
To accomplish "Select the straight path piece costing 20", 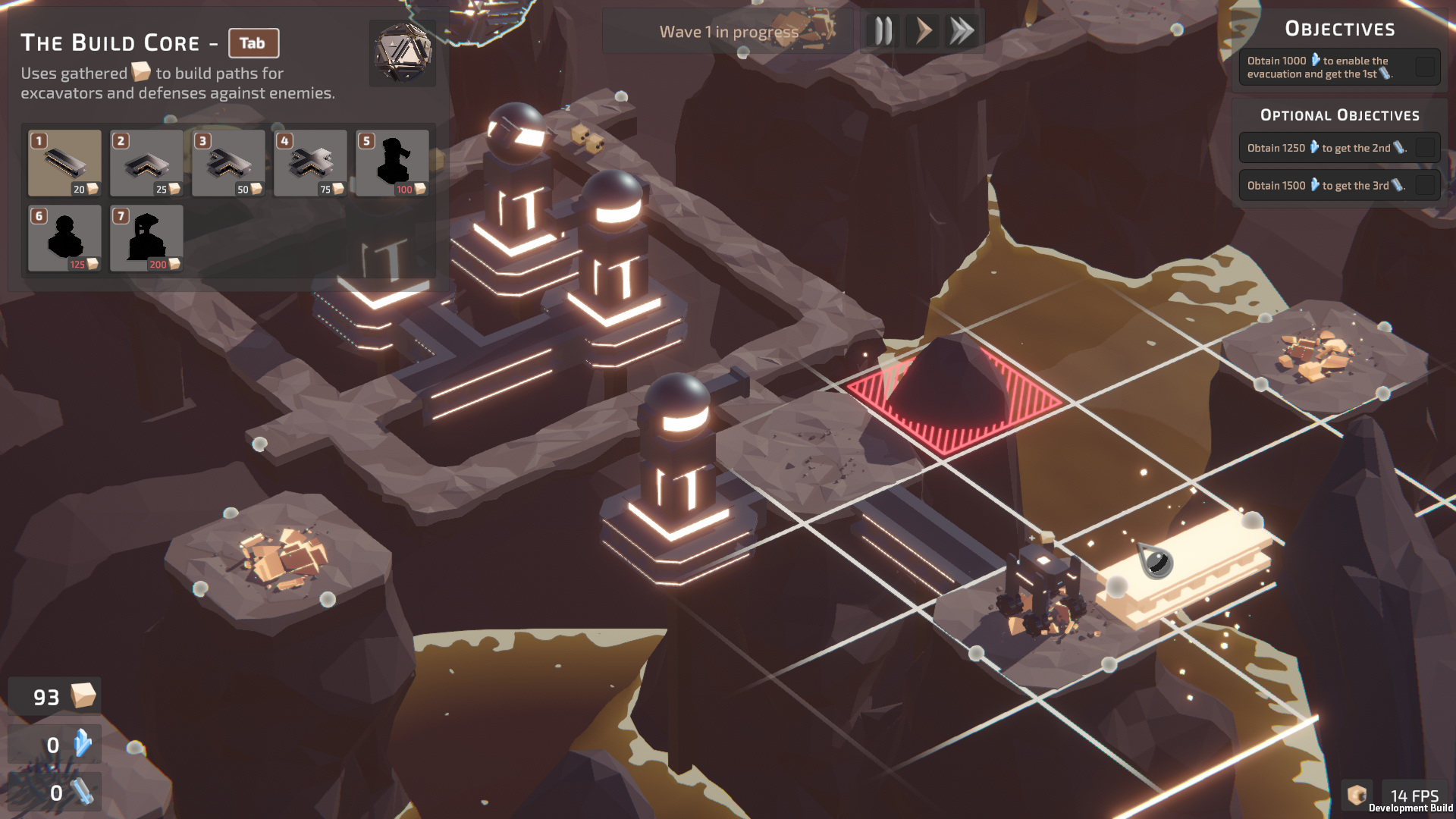I will tap(64, 162).
